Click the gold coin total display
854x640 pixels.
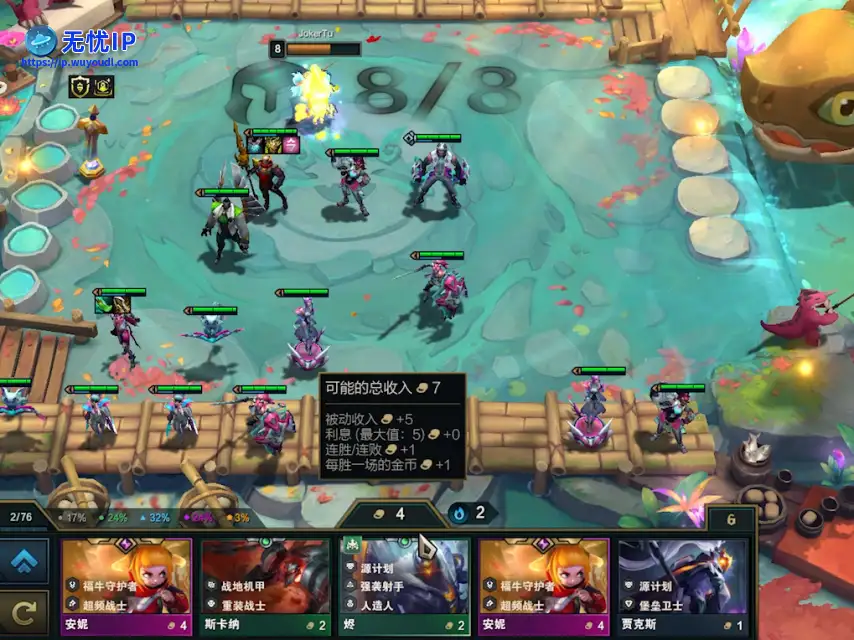390,514
